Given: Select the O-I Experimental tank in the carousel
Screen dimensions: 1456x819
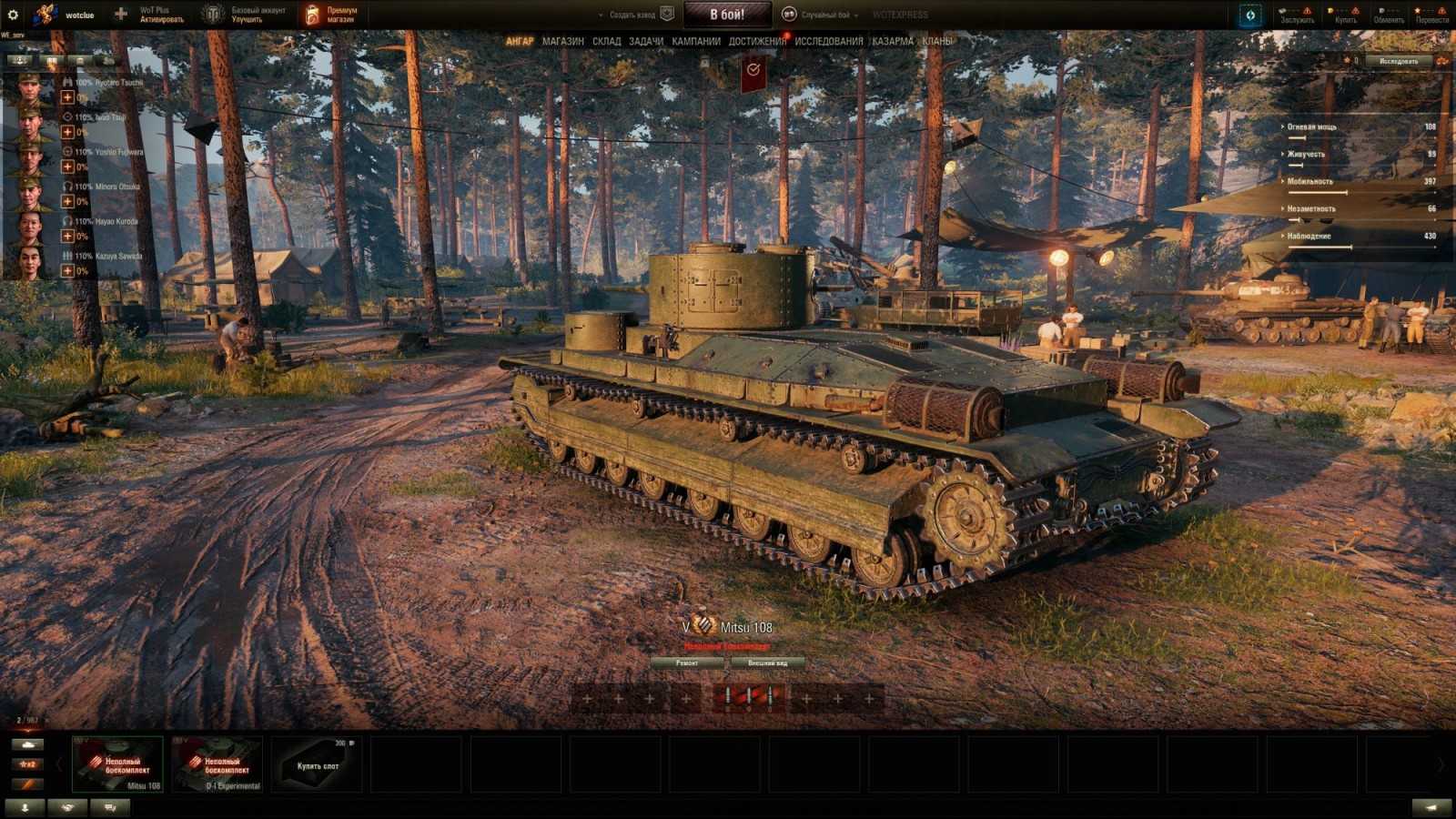Looking at the screenshot, I should point(217,764).
